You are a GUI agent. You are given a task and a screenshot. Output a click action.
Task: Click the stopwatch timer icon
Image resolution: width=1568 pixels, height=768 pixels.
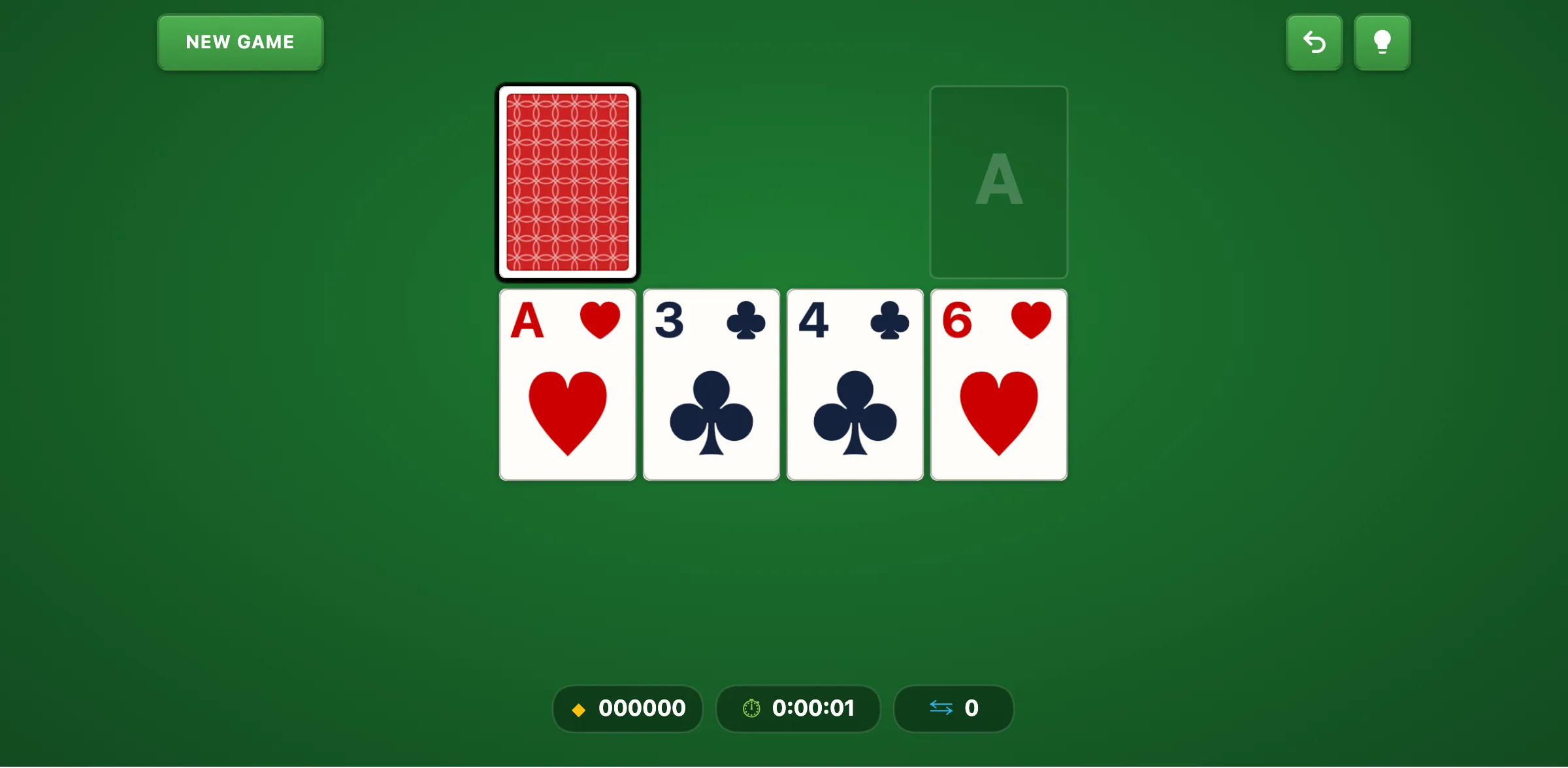click(x=752, y=708)
